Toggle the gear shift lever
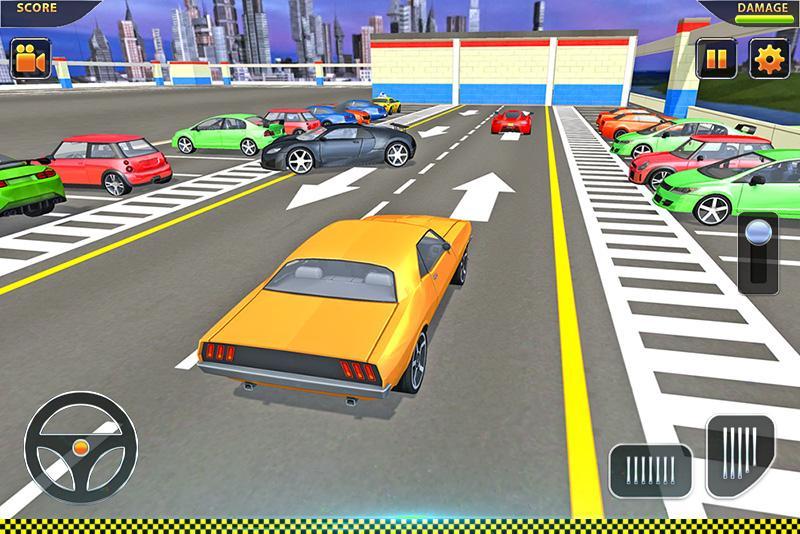 [757, 252]
